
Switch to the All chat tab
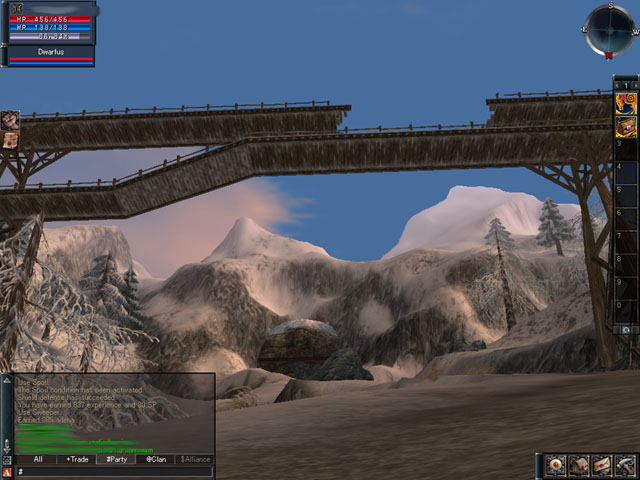tap(37, 459)
